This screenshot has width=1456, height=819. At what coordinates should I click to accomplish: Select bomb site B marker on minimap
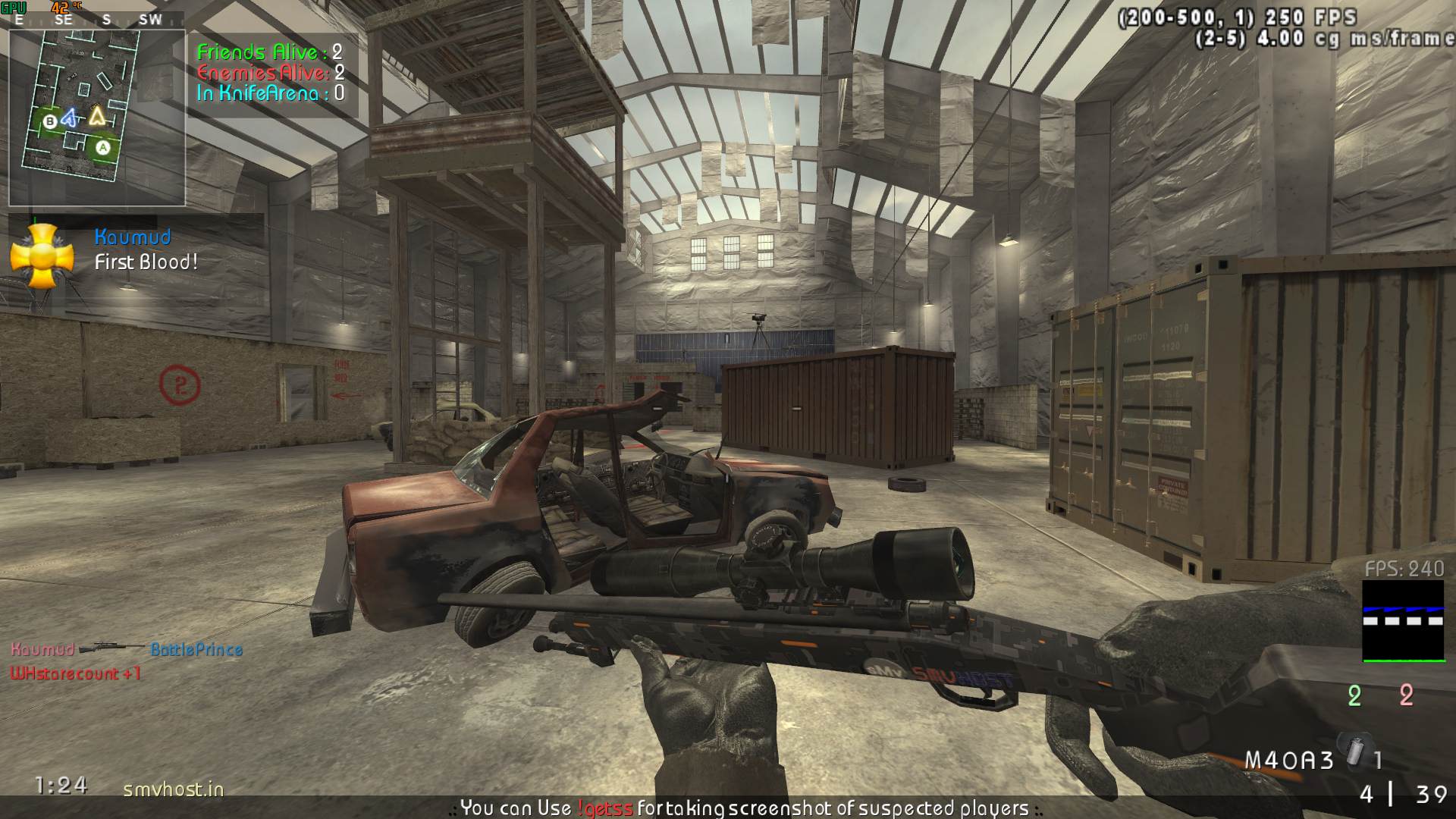[50, 121]
